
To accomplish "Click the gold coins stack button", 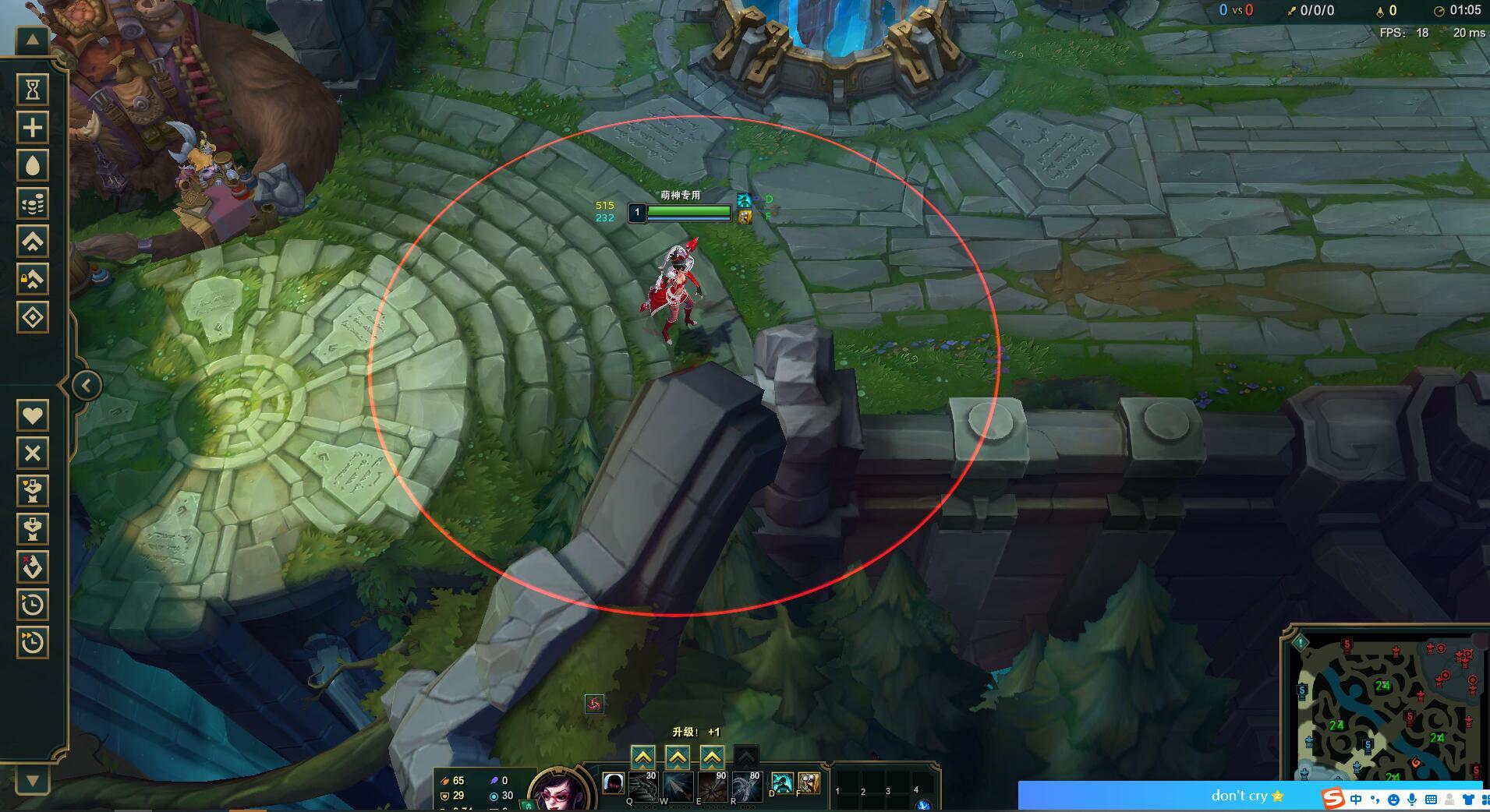I will click(33, 204).
